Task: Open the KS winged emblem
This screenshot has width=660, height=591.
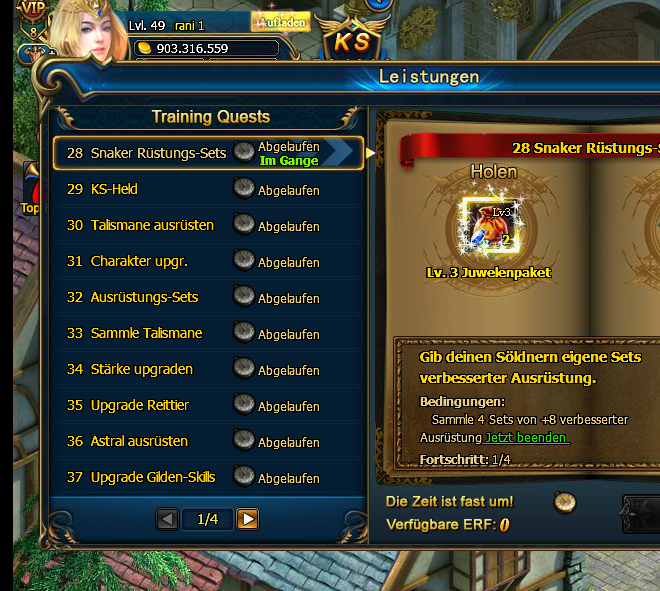Action: pyautogui.click(x=352, y=40)
